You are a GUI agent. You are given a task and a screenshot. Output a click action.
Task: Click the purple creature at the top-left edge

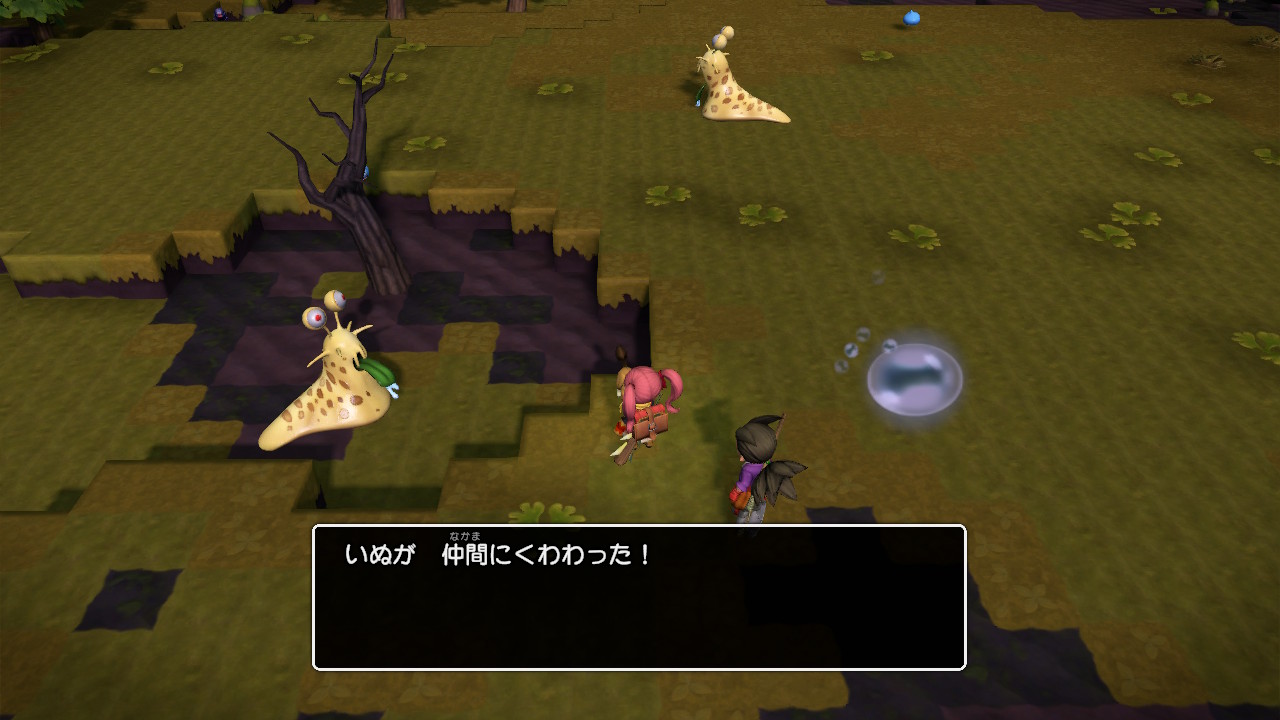tap(218, 14)
